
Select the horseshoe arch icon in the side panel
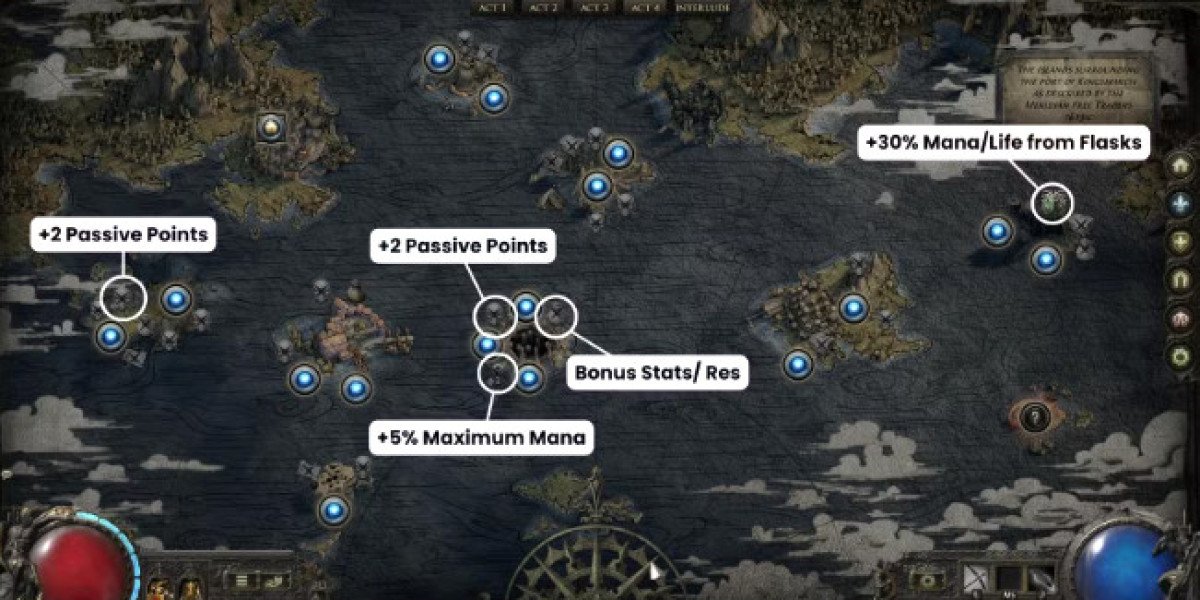pyautogui.click(x=1181, y=280)
